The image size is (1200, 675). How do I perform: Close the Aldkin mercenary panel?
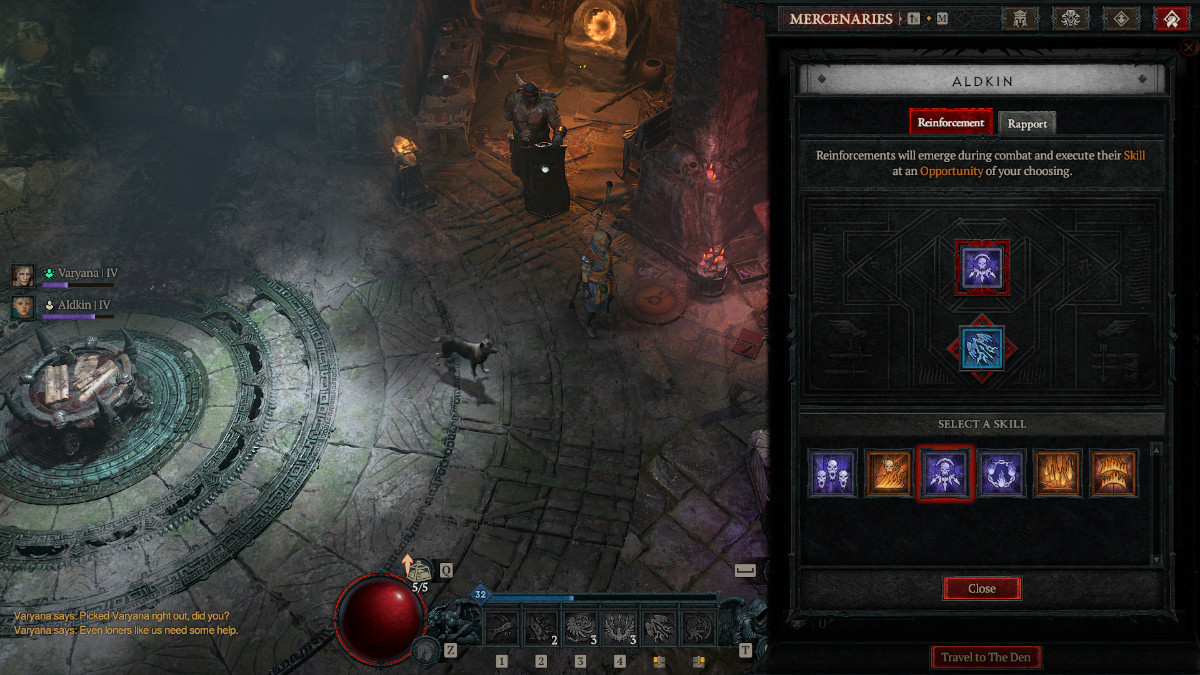[981, 588]
